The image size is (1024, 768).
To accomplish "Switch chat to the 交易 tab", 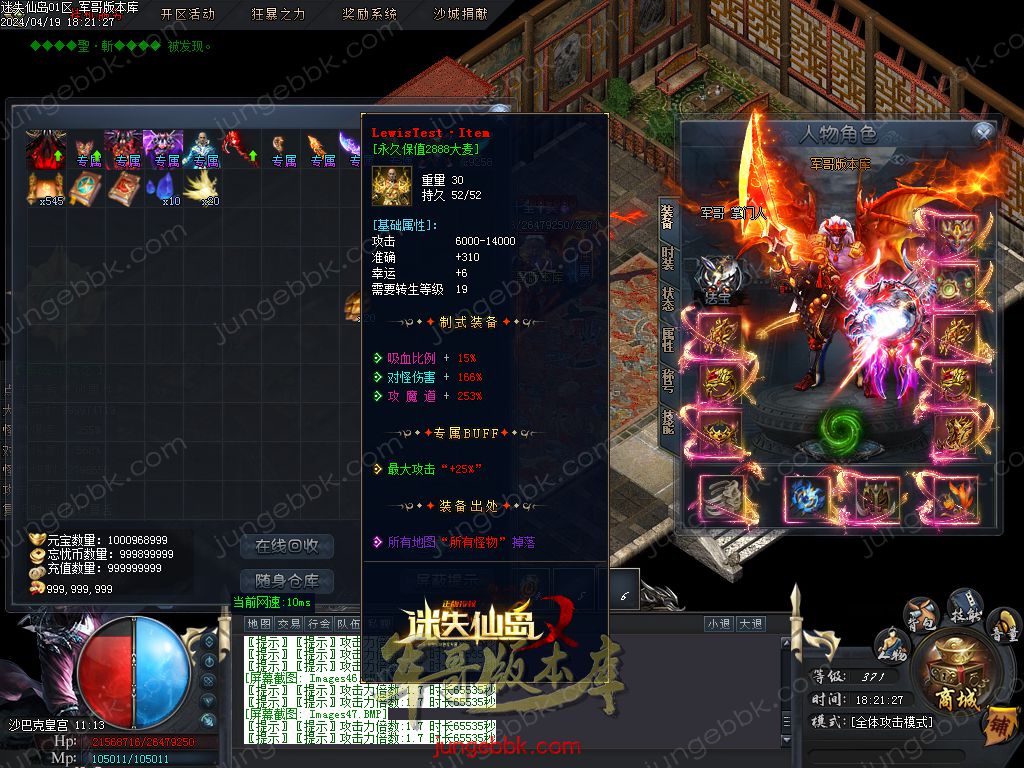I will click(x=289, y=623).
